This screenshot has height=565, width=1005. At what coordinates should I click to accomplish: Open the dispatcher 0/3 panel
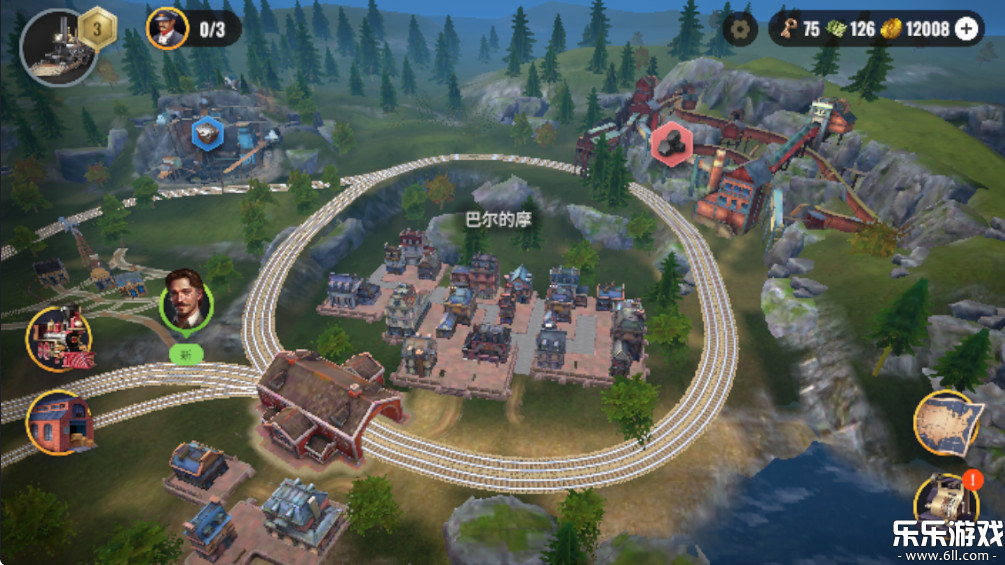193,28
